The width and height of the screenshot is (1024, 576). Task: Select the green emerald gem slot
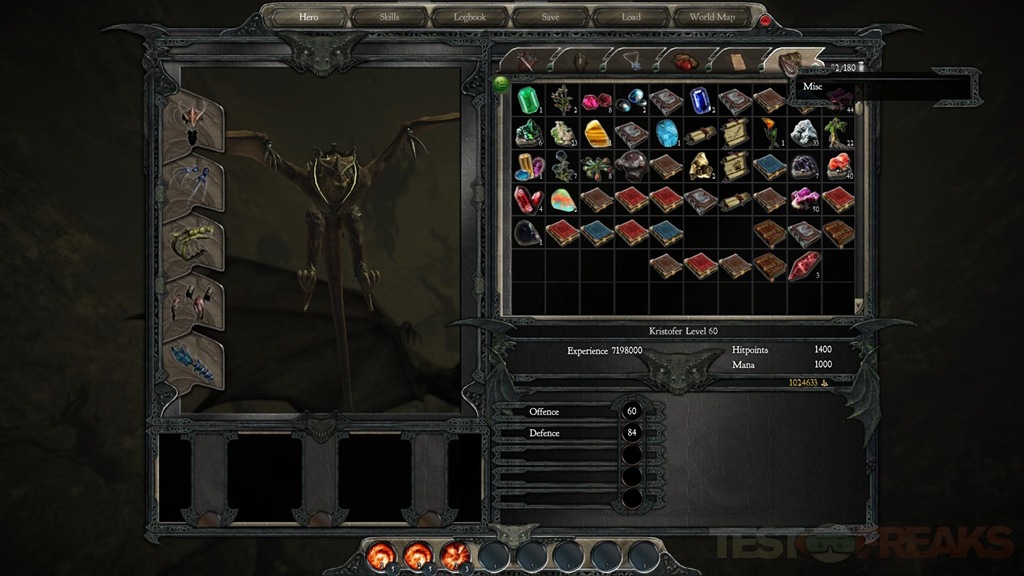click(x=528, y=100)
